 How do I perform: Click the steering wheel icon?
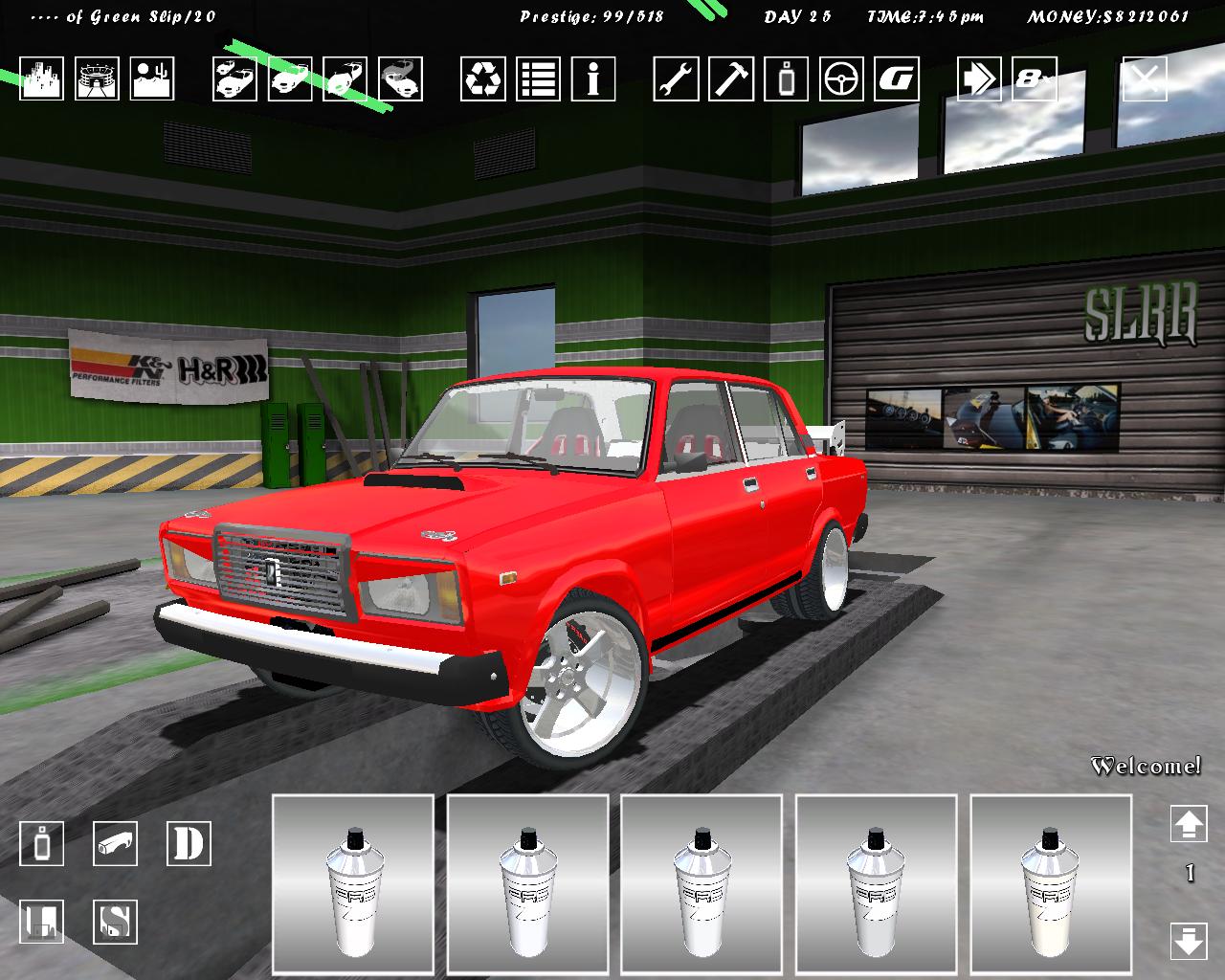click(x=841, y=78)
